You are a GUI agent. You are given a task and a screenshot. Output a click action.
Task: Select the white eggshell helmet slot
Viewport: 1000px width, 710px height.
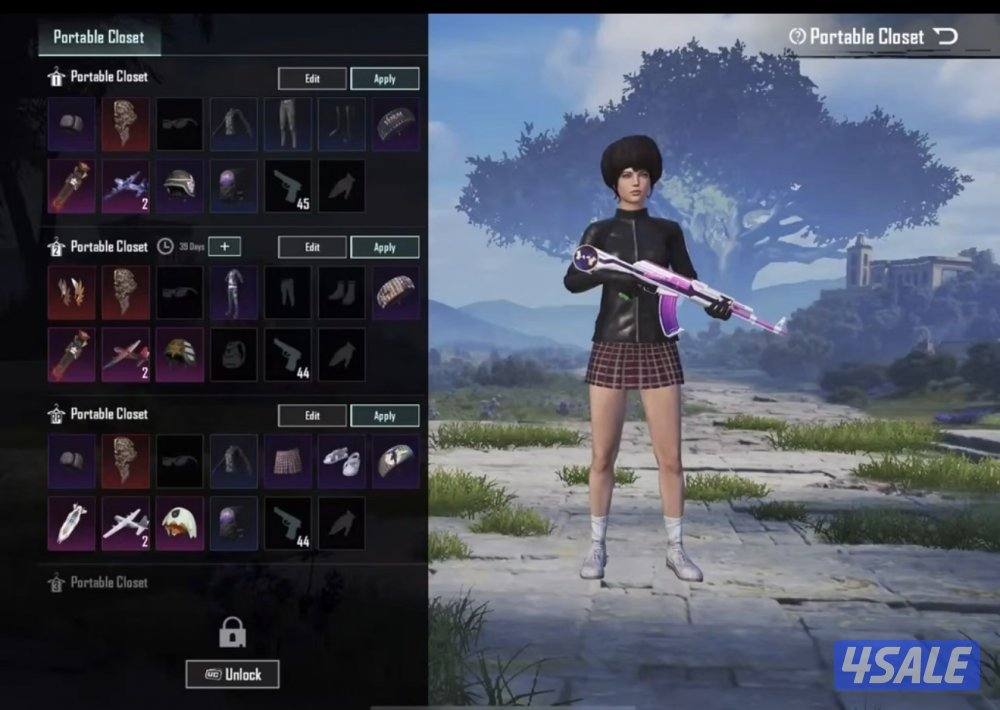tap(179, 521)
